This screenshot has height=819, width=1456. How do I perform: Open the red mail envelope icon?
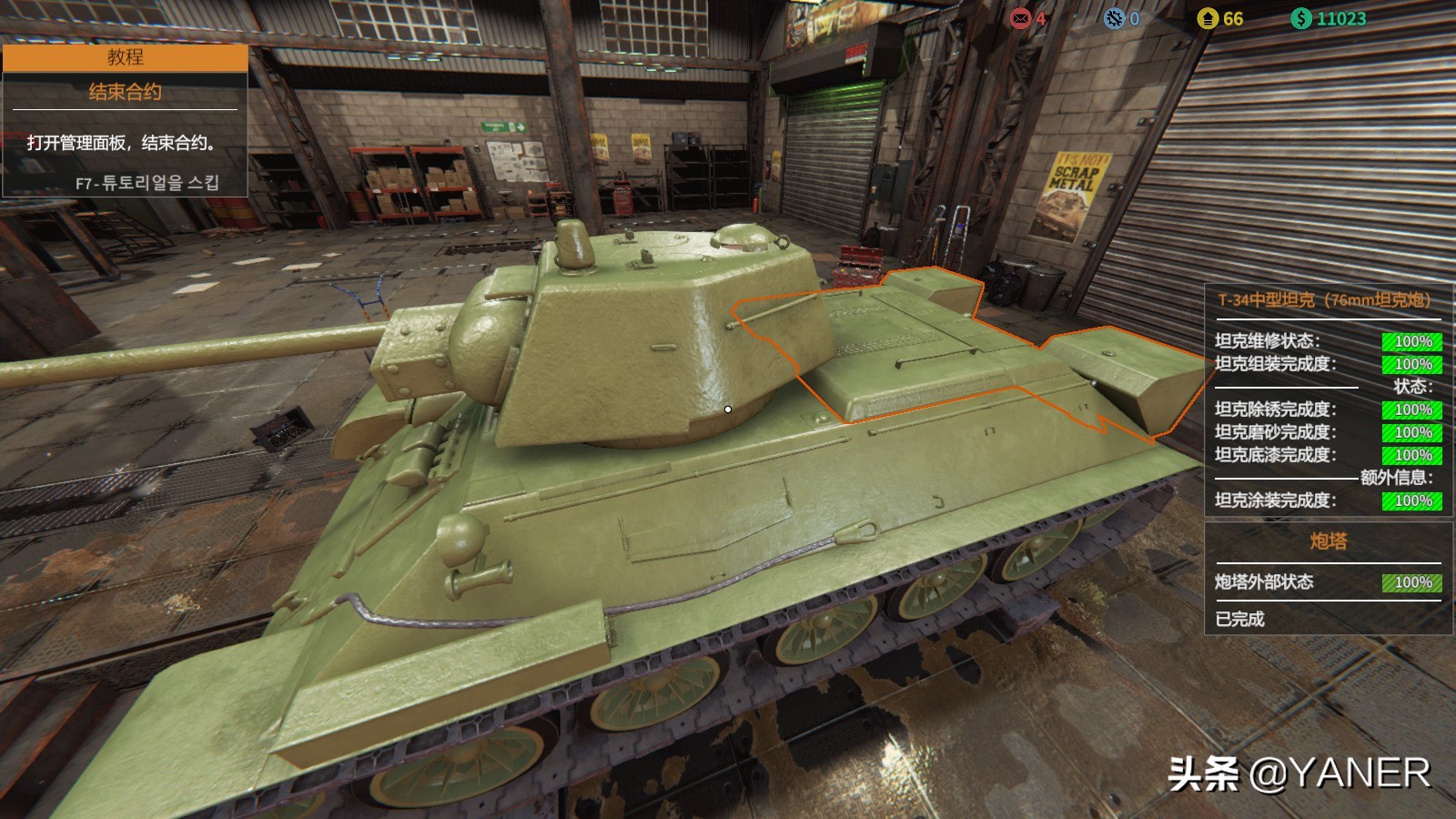click(x=1020, y=18)
